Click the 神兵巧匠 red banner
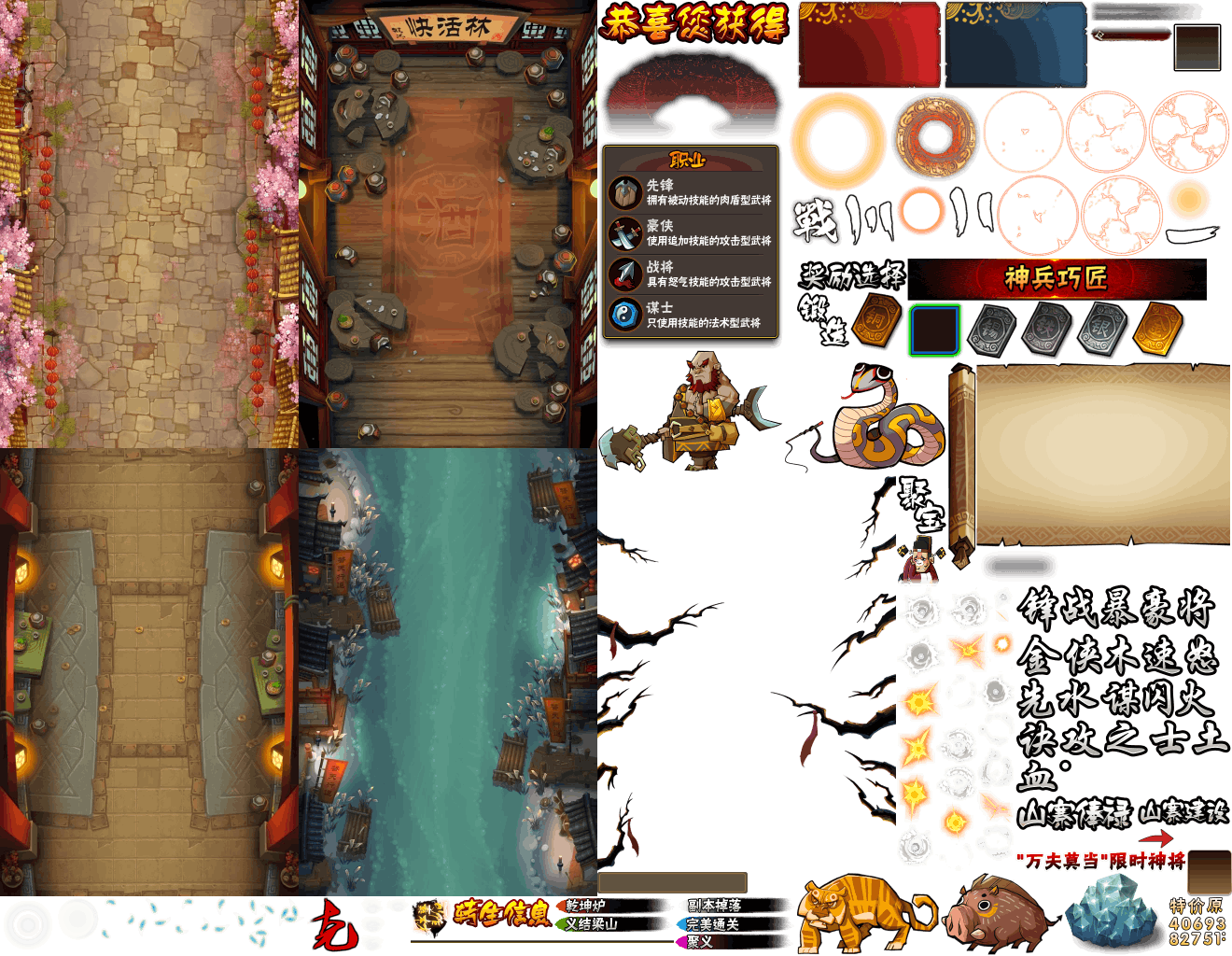1232x956 pixels. click(1057, 278)
